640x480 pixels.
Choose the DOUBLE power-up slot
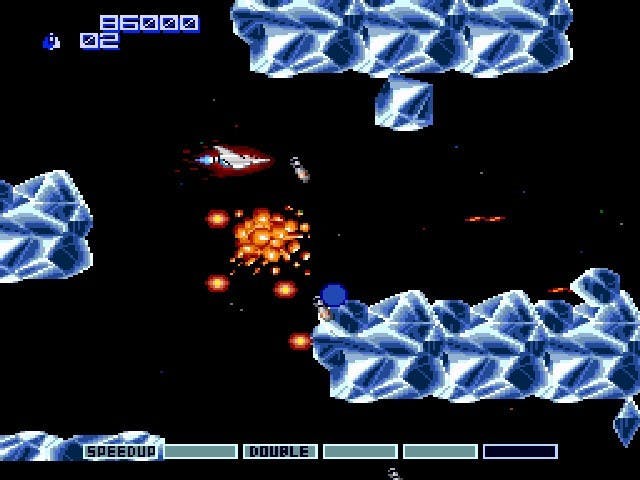(279, 452)
